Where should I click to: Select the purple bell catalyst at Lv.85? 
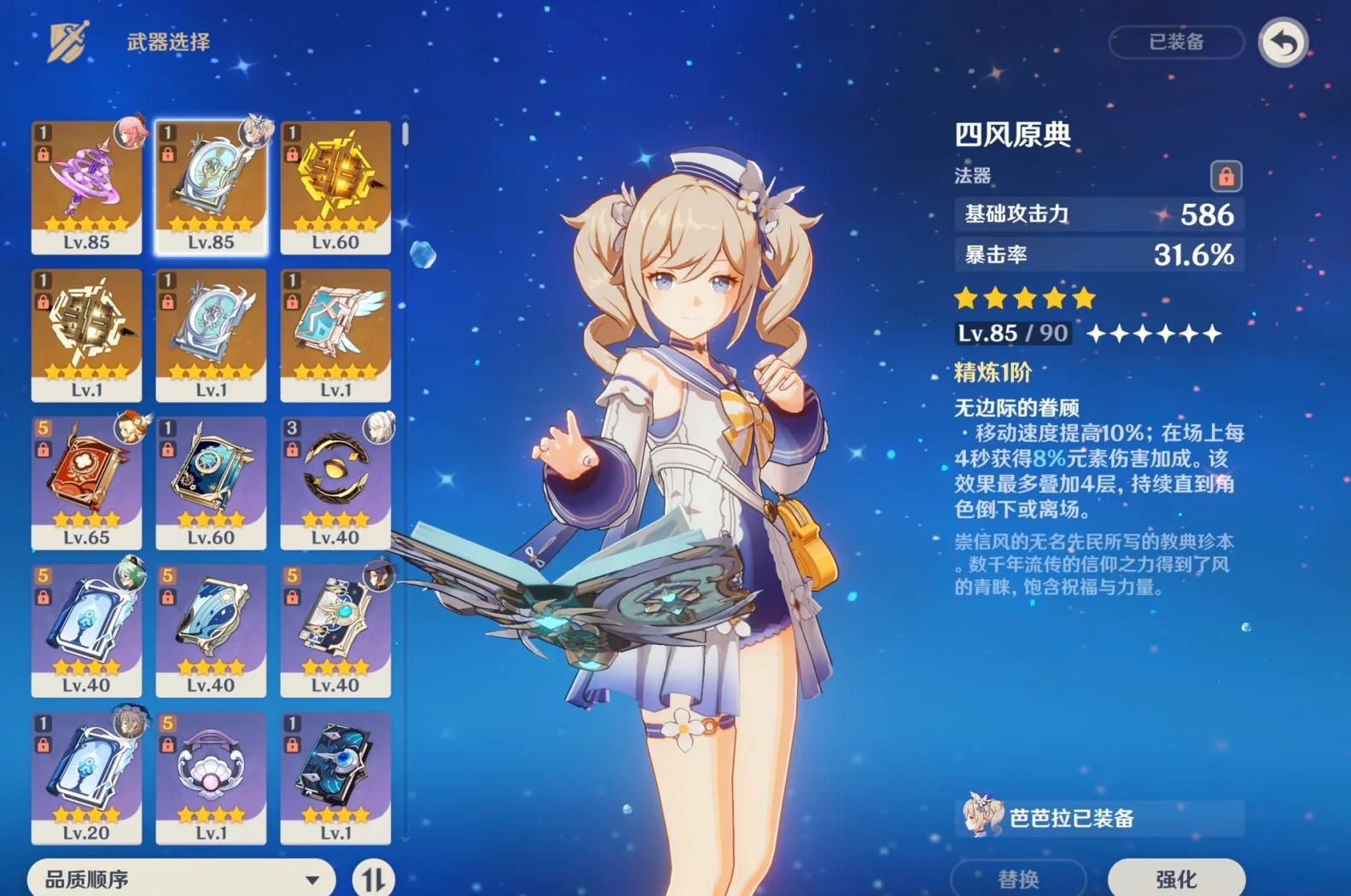tap(86, 187)
